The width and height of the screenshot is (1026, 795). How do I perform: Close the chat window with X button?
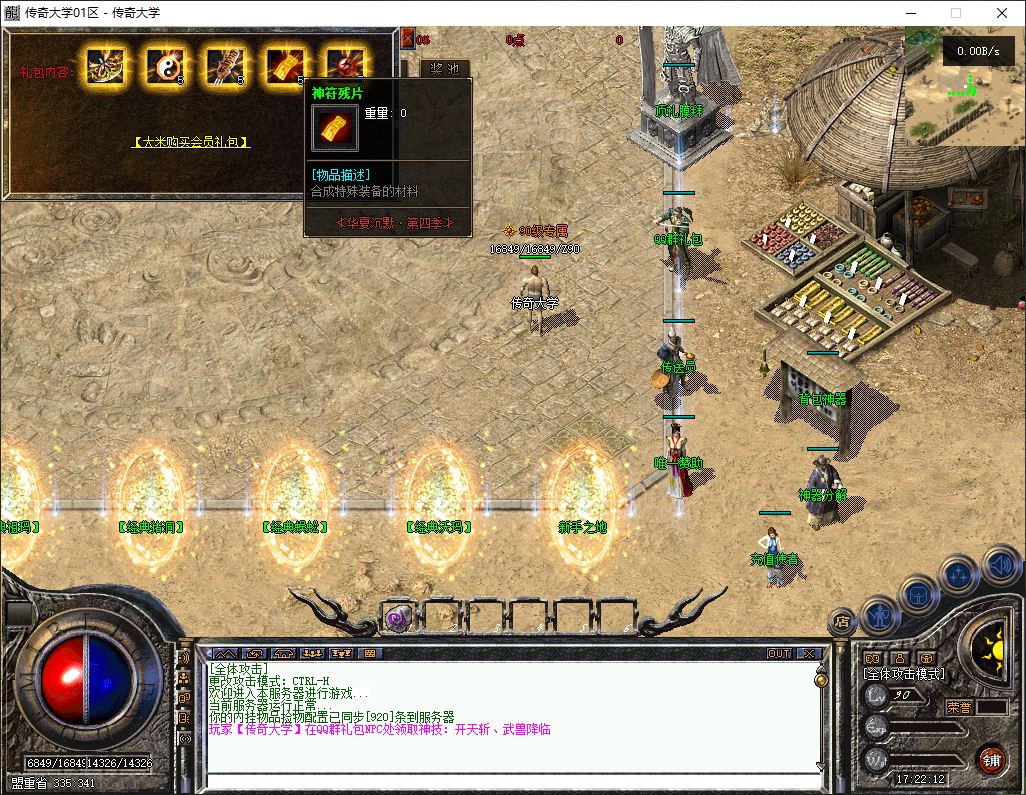pyautogui.click(x=807, y=653)
